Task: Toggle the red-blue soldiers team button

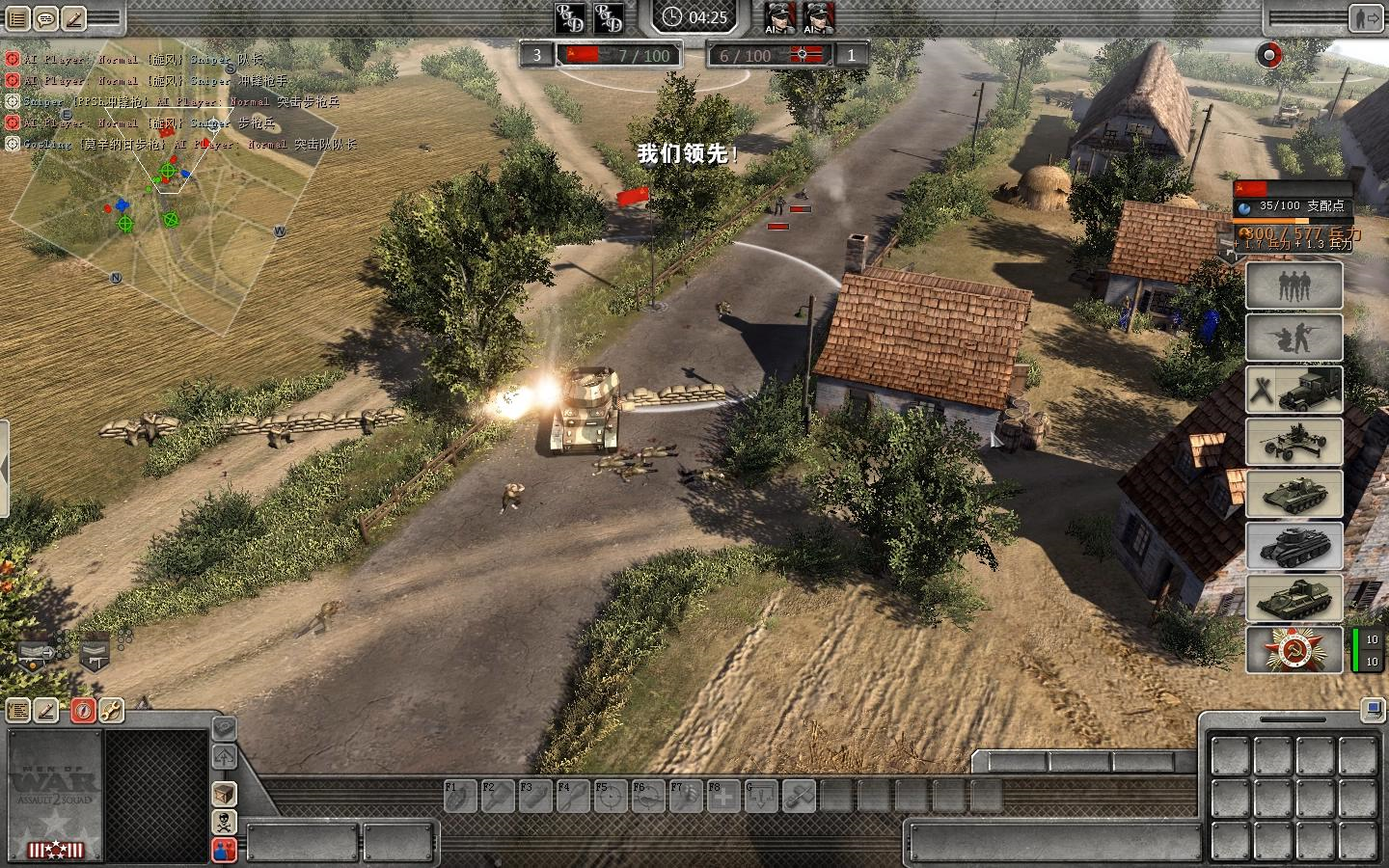Action: click(224, 850)
